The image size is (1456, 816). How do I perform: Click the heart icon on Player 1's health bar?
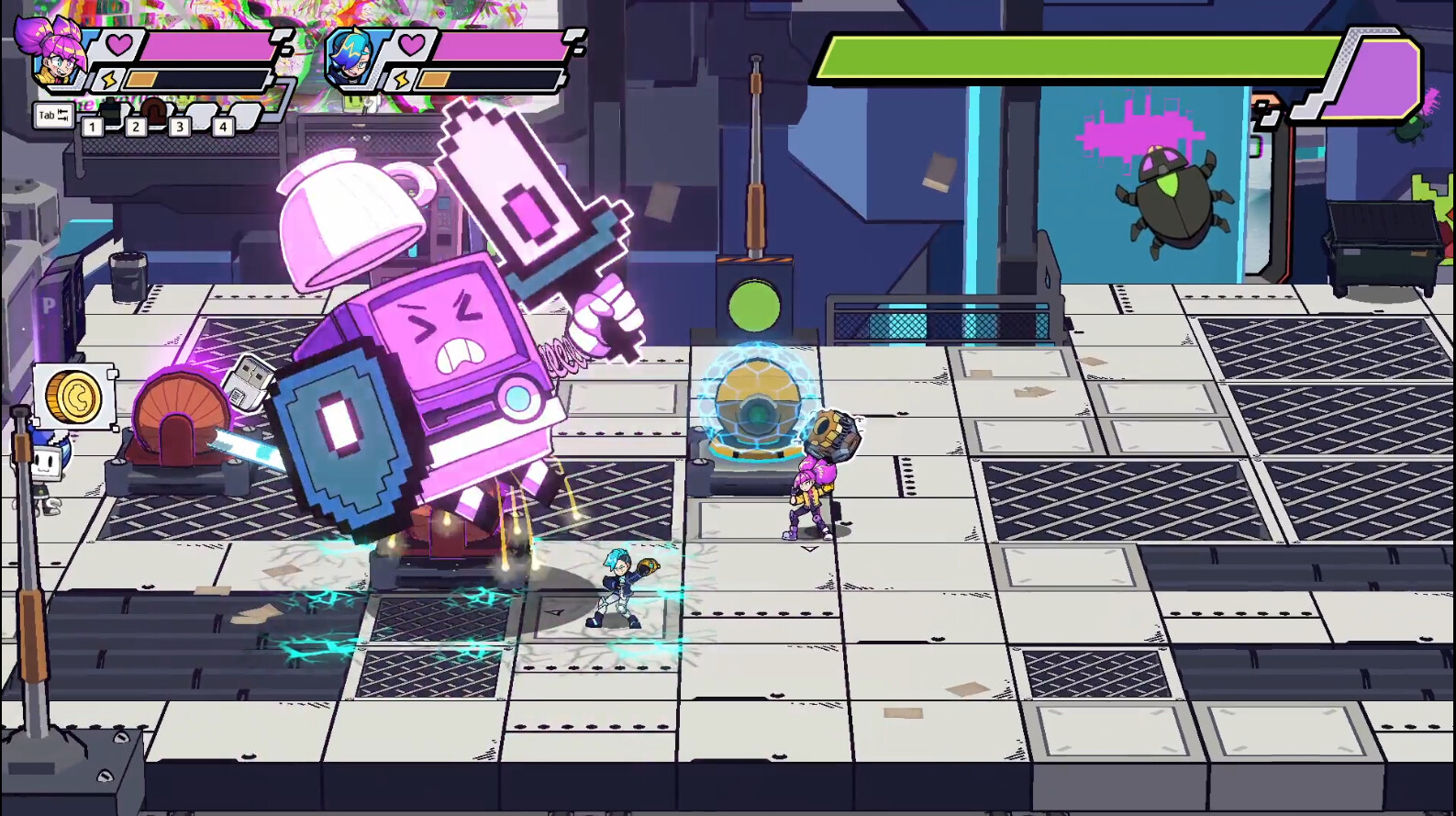point(118,42)
